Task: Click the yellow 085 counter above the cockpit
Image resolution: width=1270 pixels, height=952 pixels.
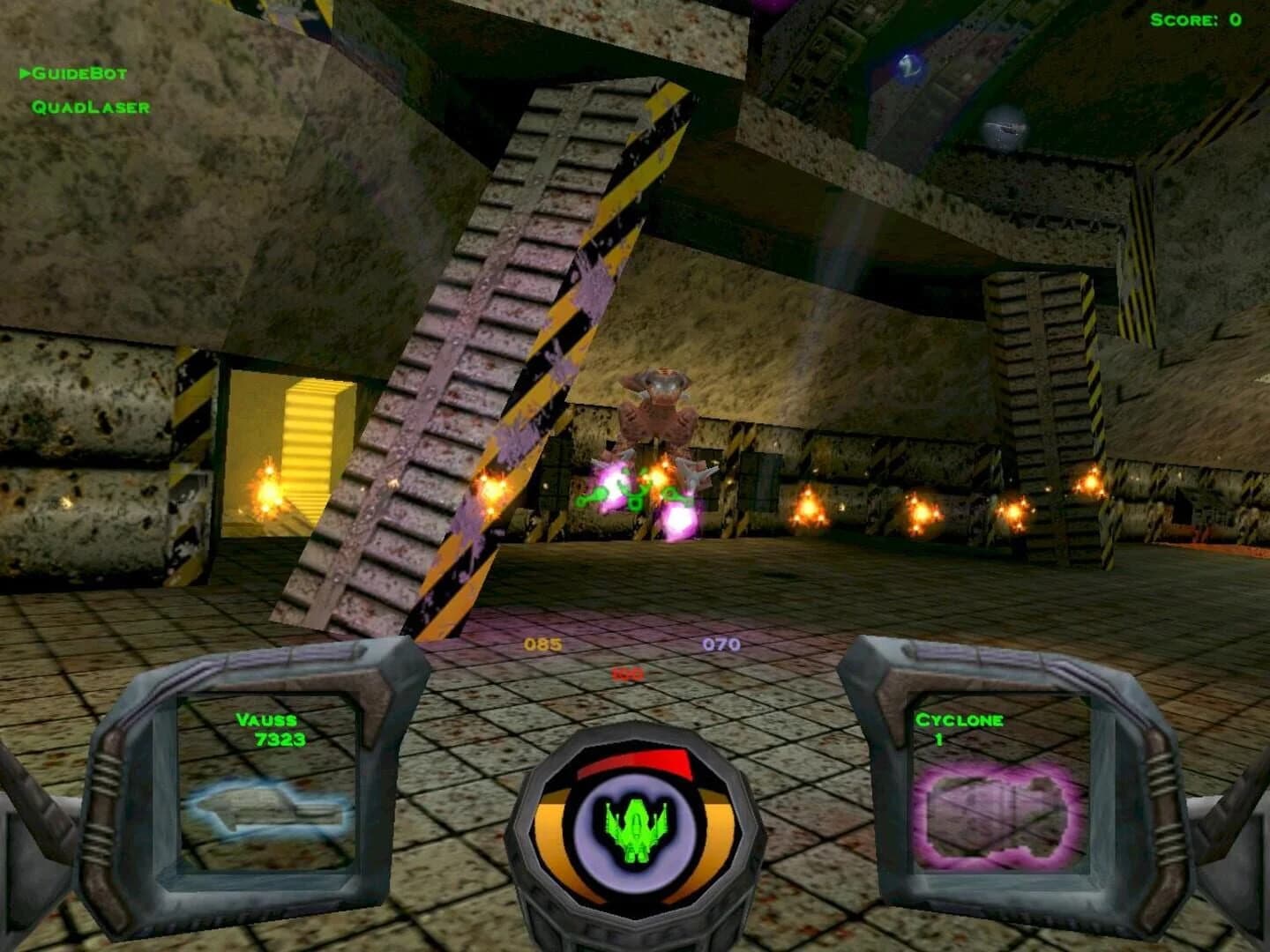Action: point(542,644)
